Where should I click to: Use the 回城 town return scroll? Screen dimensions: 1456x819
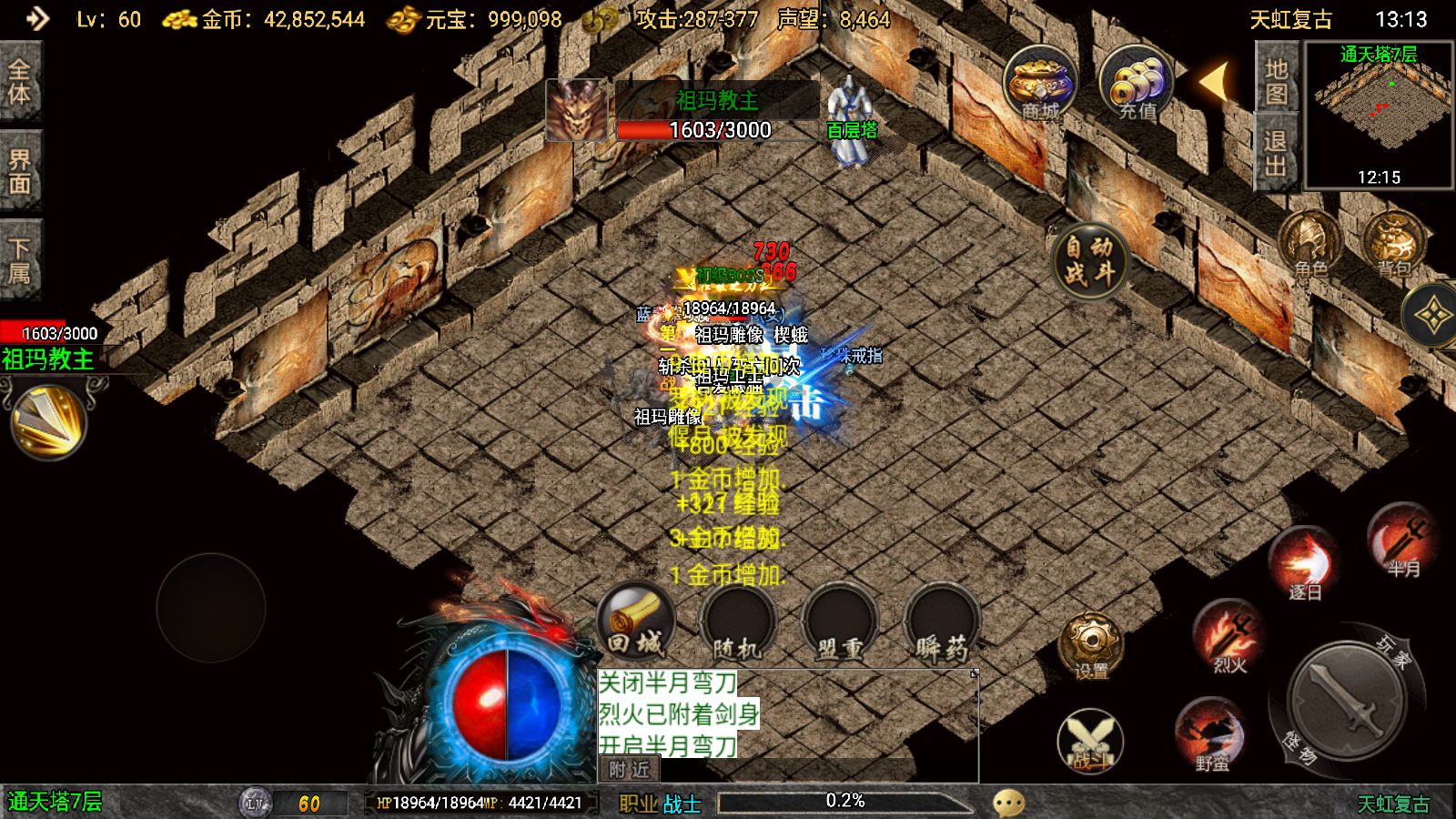(635, 622)
